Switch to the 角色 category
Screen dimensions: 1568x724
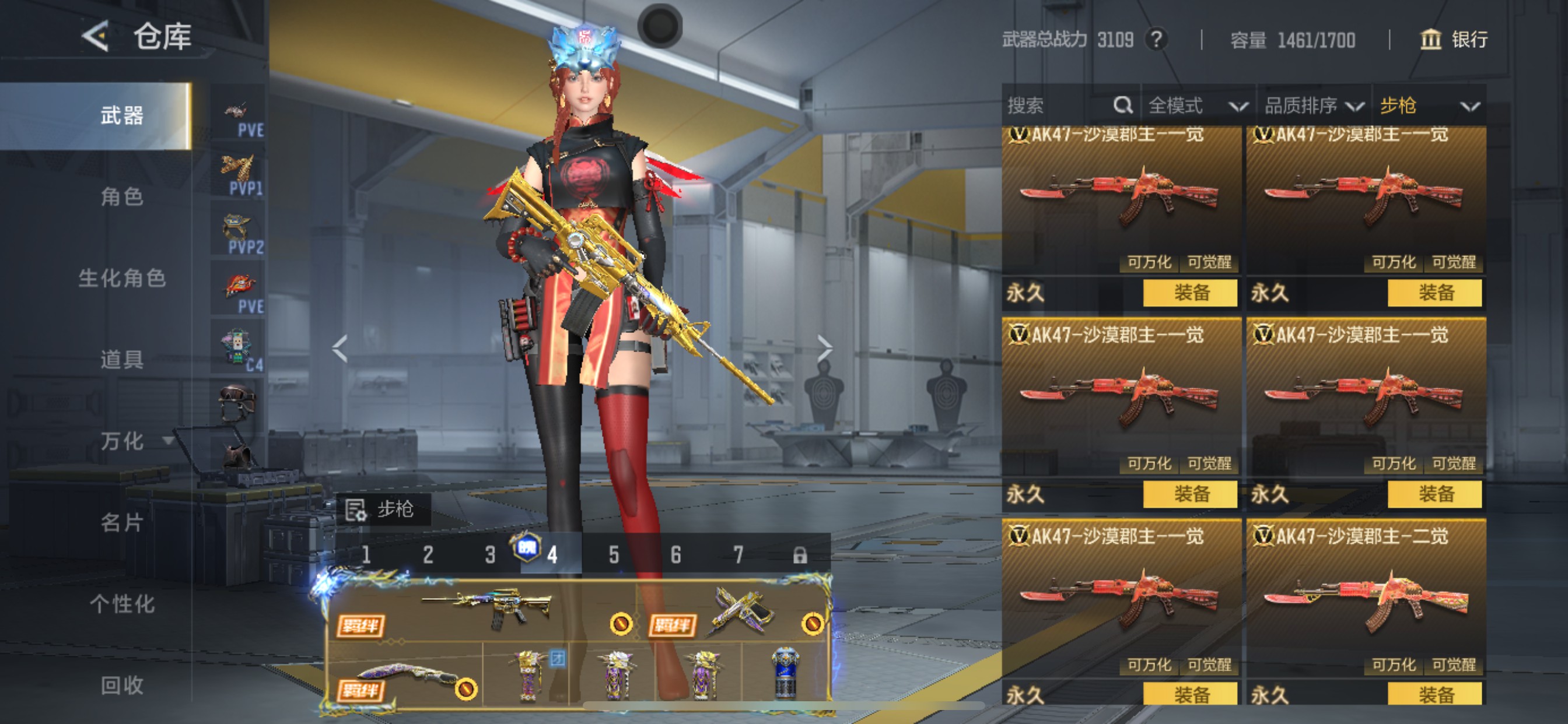tap(122, 196)
